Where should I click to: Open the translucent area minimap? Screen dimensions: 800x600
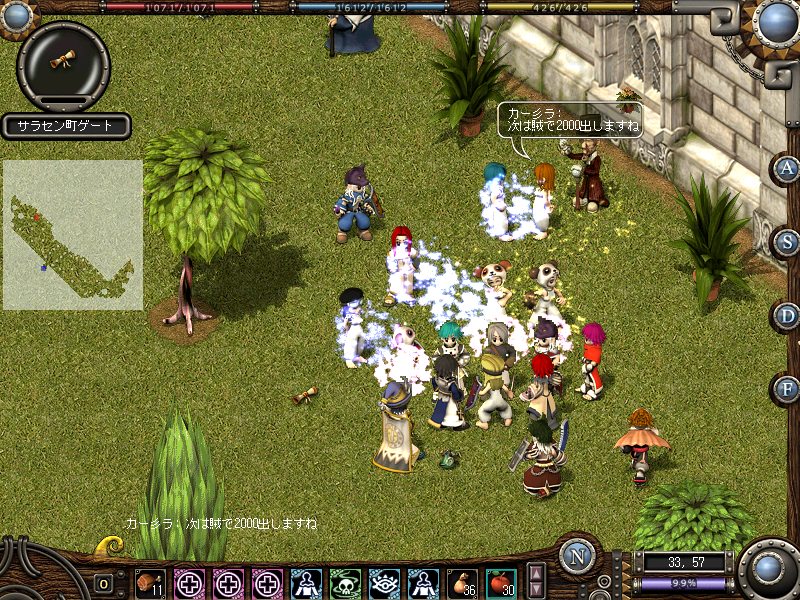pos(72,235)
